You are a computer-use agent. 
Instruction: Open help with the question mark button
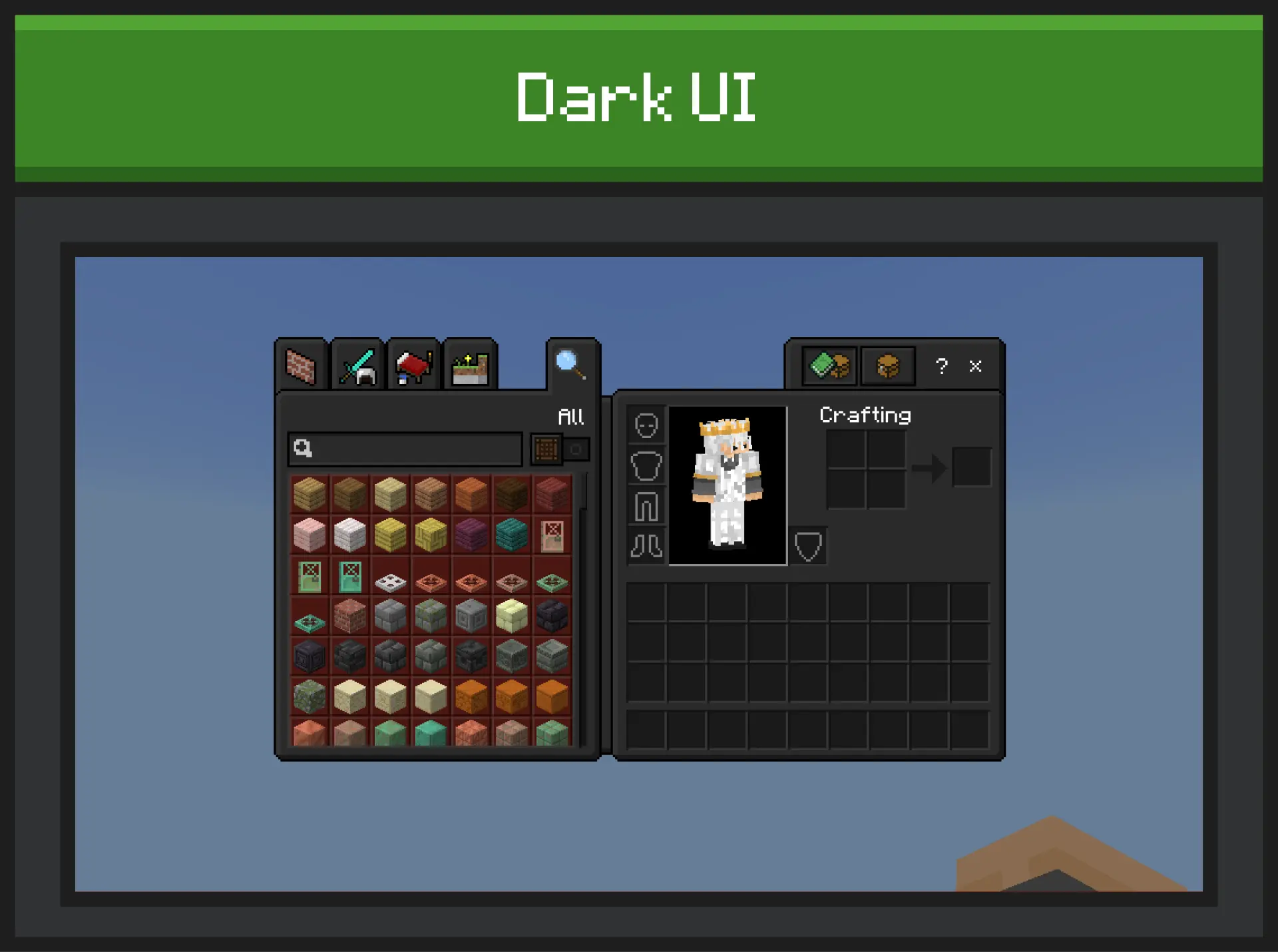941,366
